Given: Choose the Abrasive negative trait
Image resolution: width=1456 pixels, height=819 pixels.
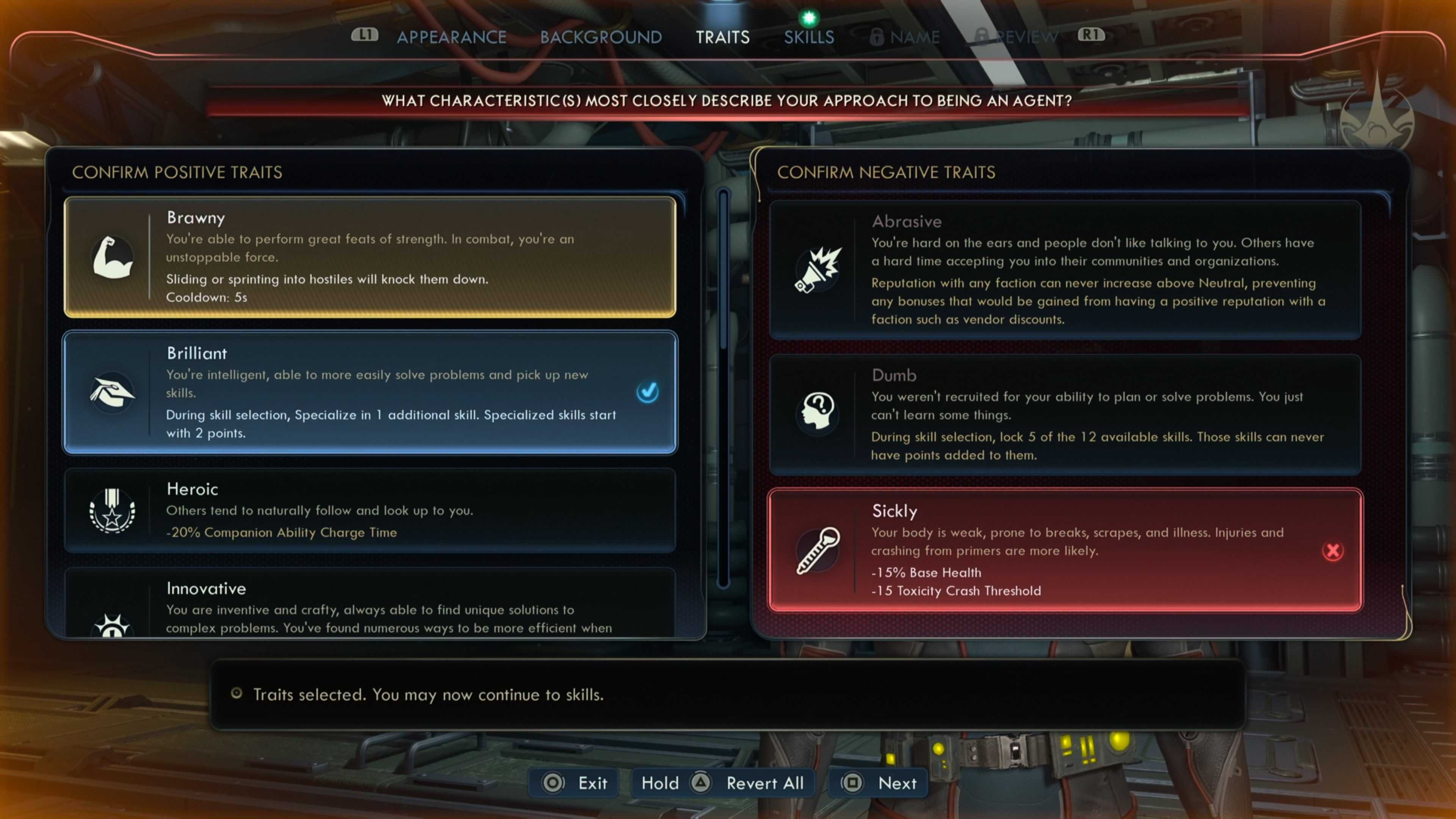Looking at the screenshot, I should [1065, 270].
